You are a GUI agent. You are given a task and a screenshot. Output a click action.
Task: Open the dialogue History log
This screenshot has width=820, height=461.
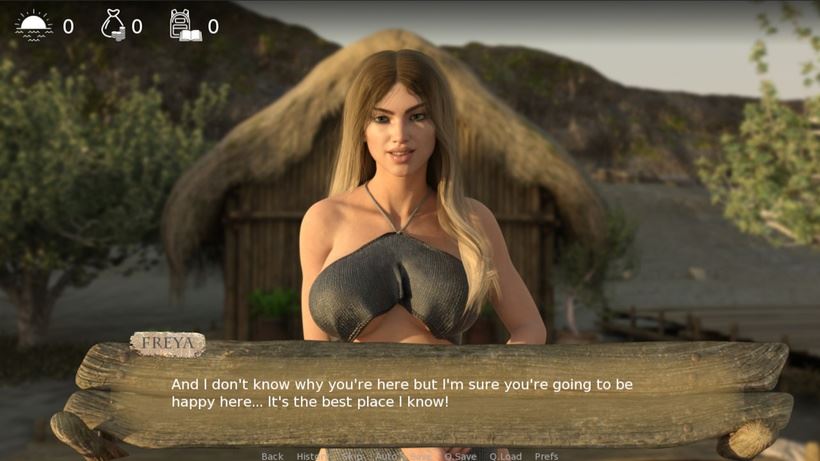[x=311, y=456]
